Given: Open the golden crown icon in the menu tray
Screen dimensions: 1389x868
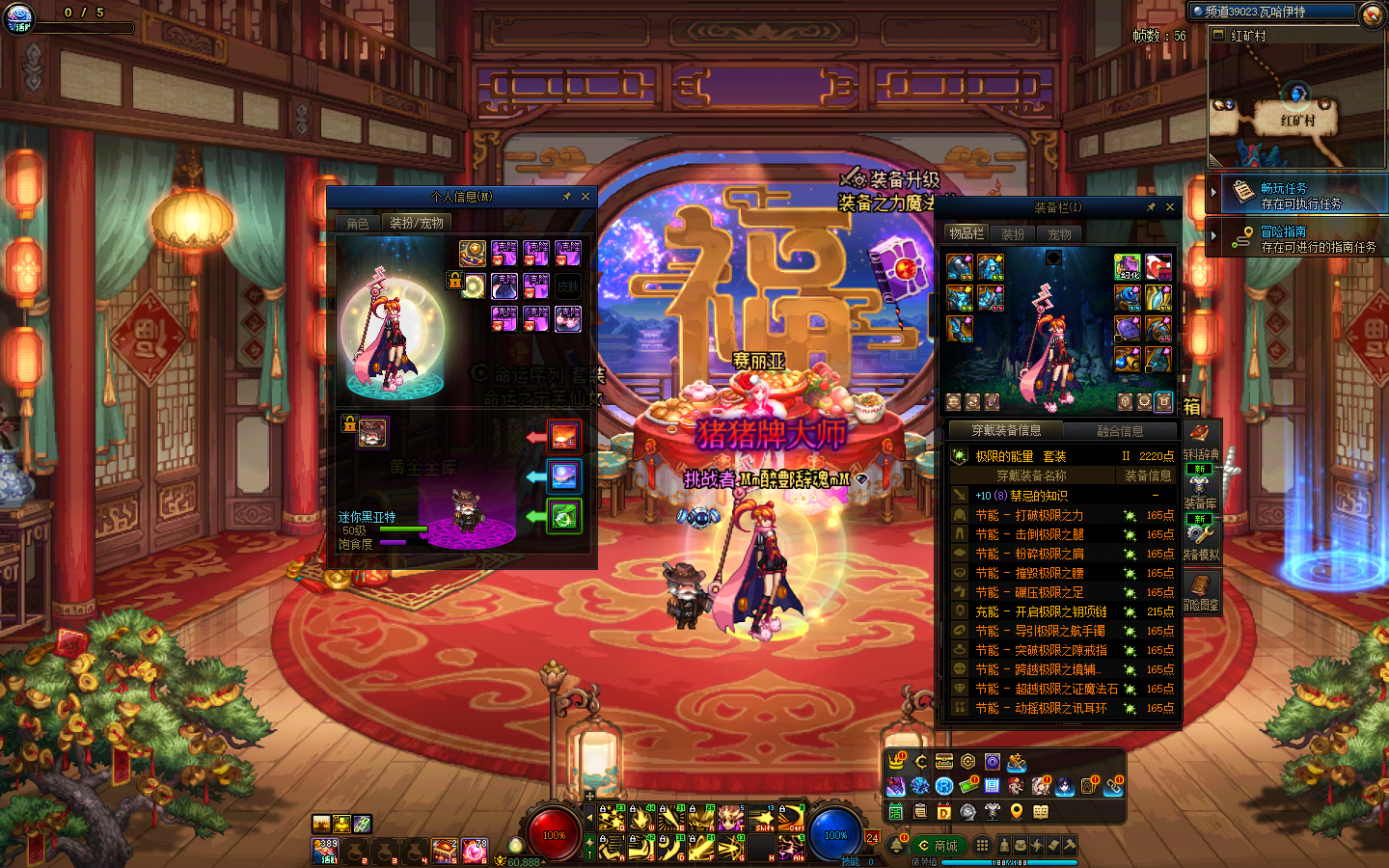Looking at the screenshot, I should (897, 762).
